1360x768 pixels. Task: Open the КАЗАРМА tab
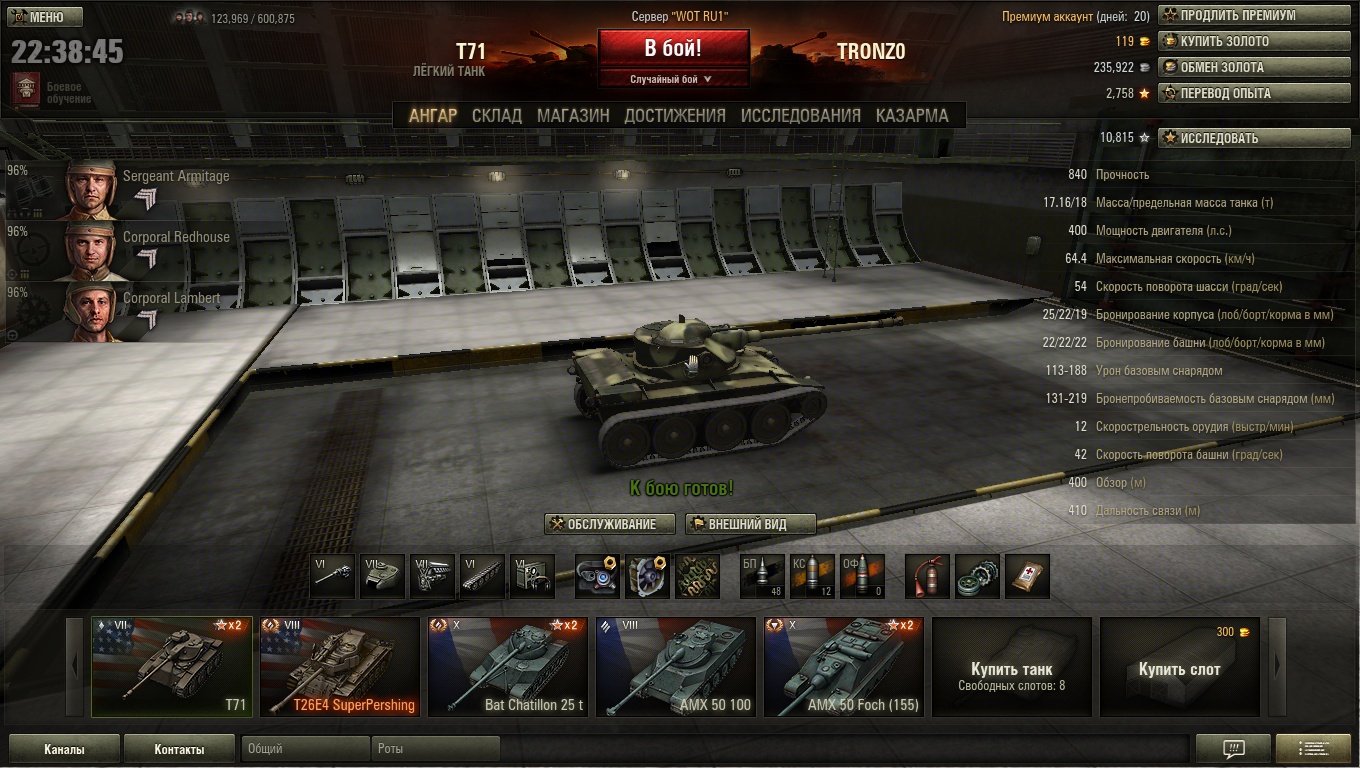912,115
